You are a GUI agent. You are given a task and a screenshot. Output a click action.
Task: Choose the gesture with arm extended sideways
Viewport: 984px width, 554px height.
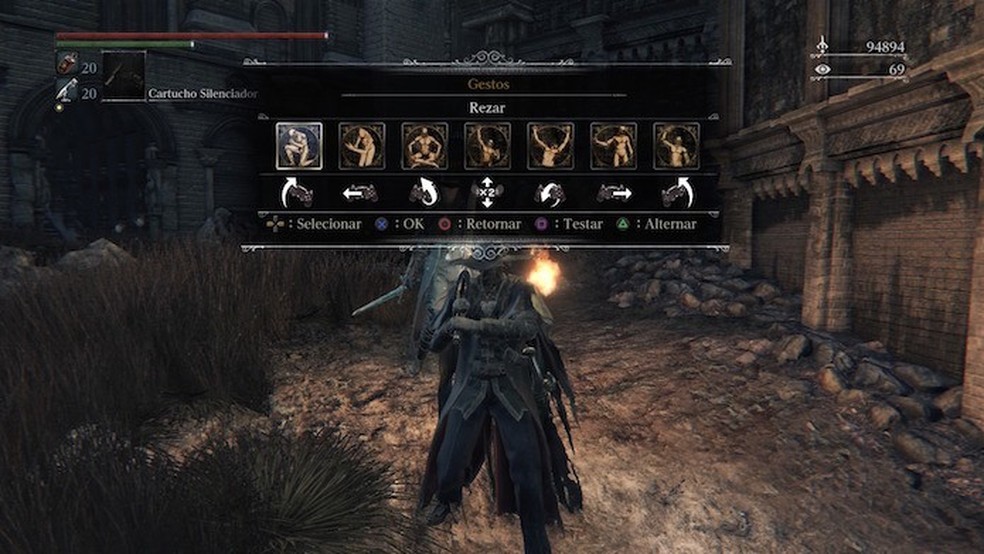(614, 146)
